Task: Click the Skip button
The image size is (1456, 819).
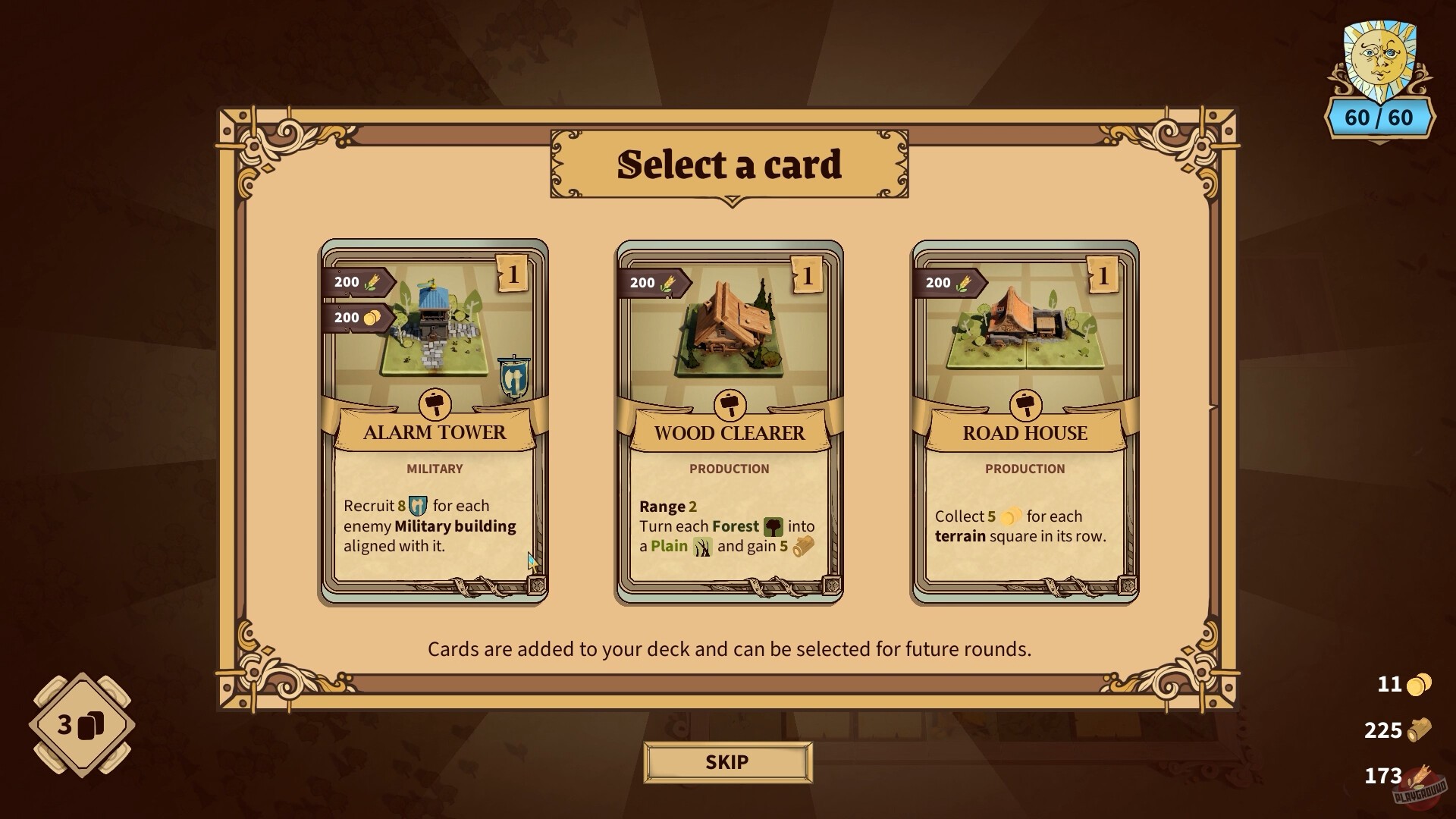Action: pos(727,762)
